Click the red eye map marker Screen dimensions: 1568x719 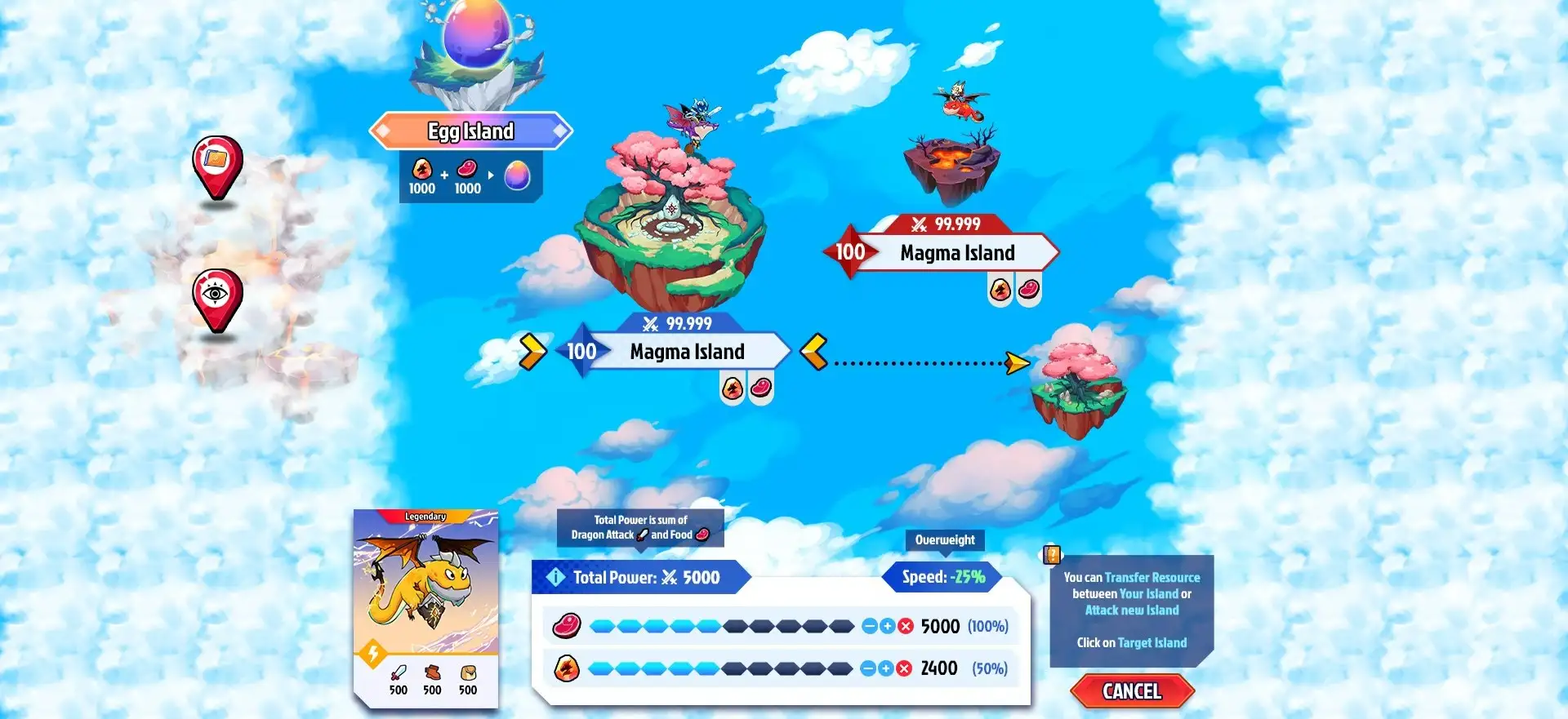pos(216,296)
